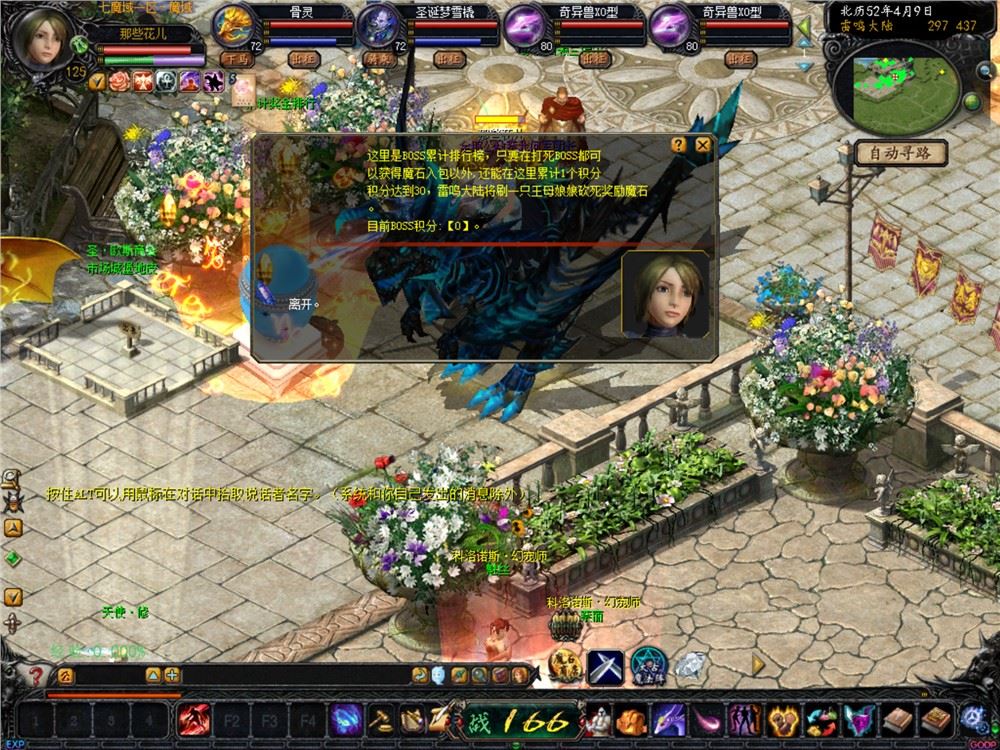Click the gavel hammer icon
1000x750 pixels.
pyautogui.click(x=381, y=719)
